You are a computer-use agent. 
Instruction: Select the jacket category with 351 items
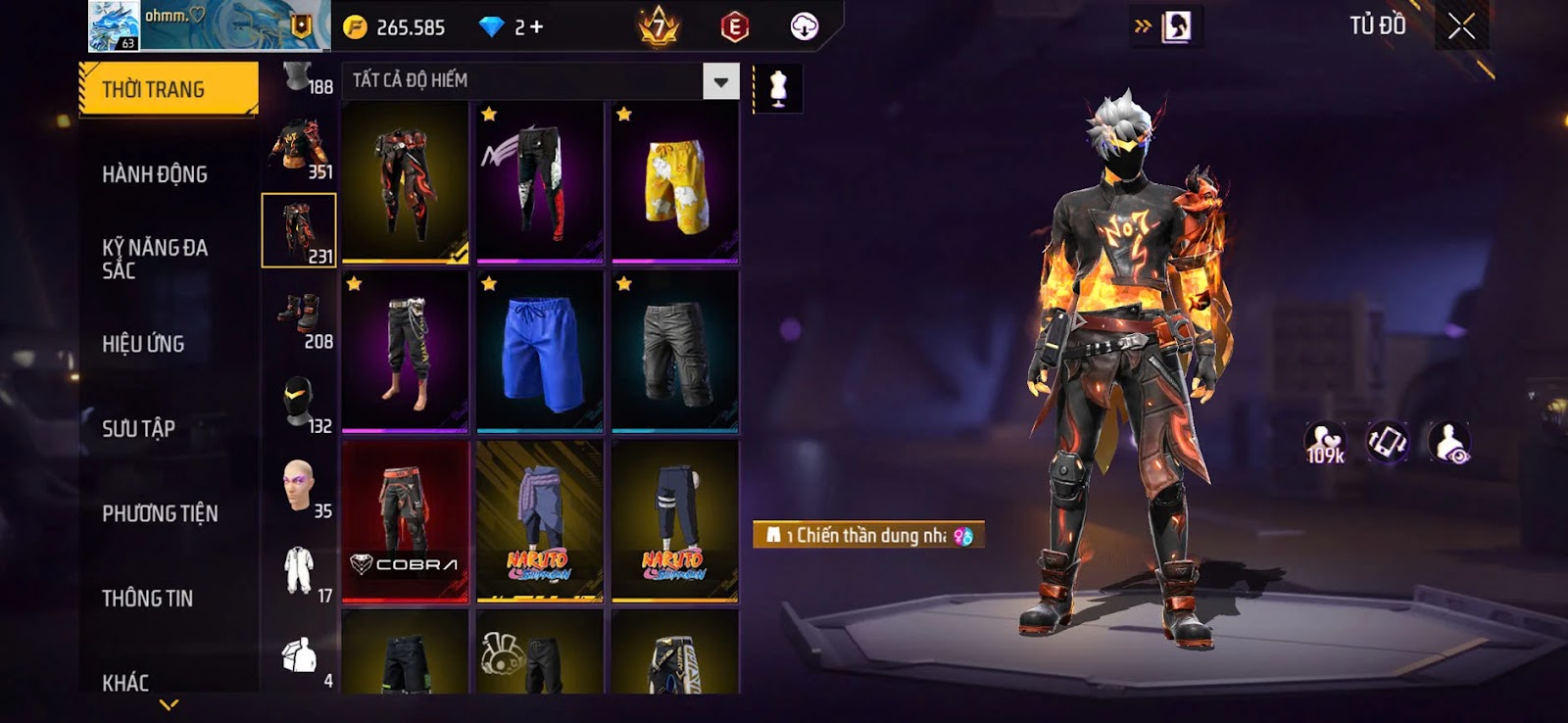[299, 147]
